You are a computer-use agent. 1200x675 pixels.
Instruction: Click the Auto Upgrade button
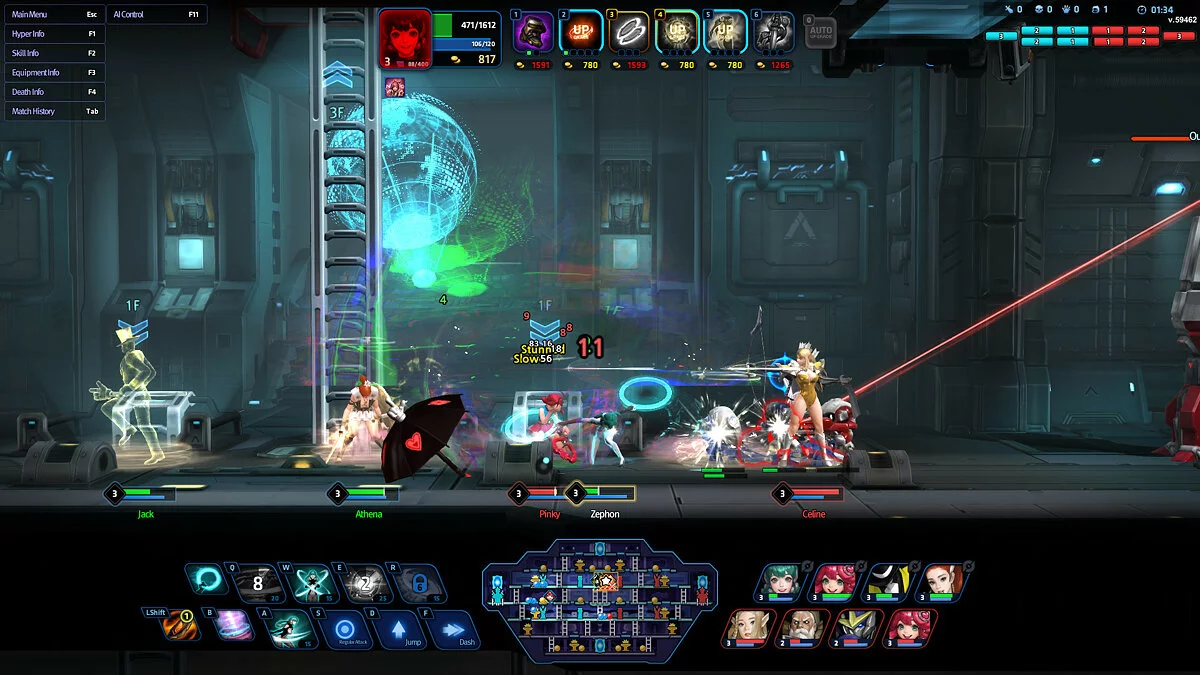[x=820, y=32]
